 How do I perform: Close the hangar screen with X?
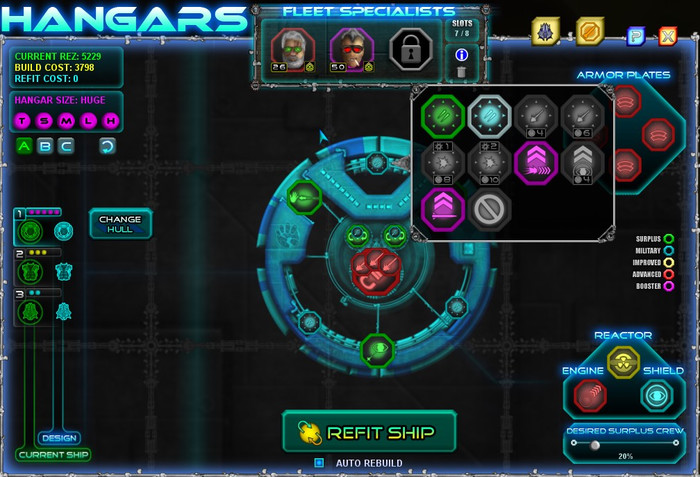667,37
